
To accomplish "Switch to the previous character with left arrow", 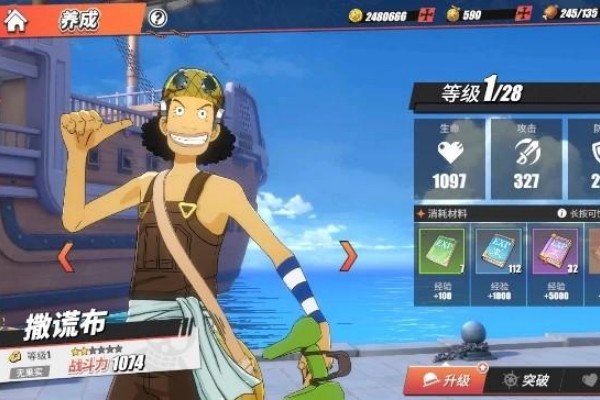I will point(65,257).
